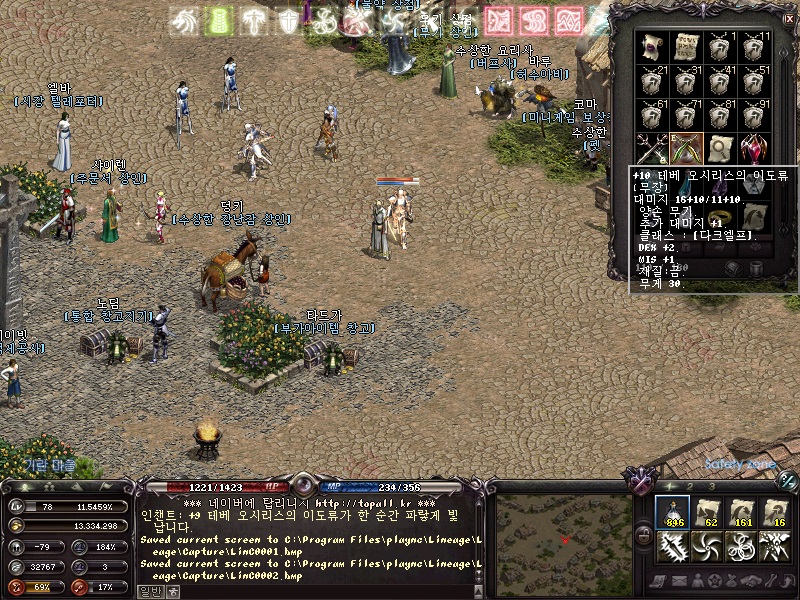The width and height of the screenshot is (800, 600).
Task: Activate the spinning pinwheel skill
Action: click(x=707, y=547)
